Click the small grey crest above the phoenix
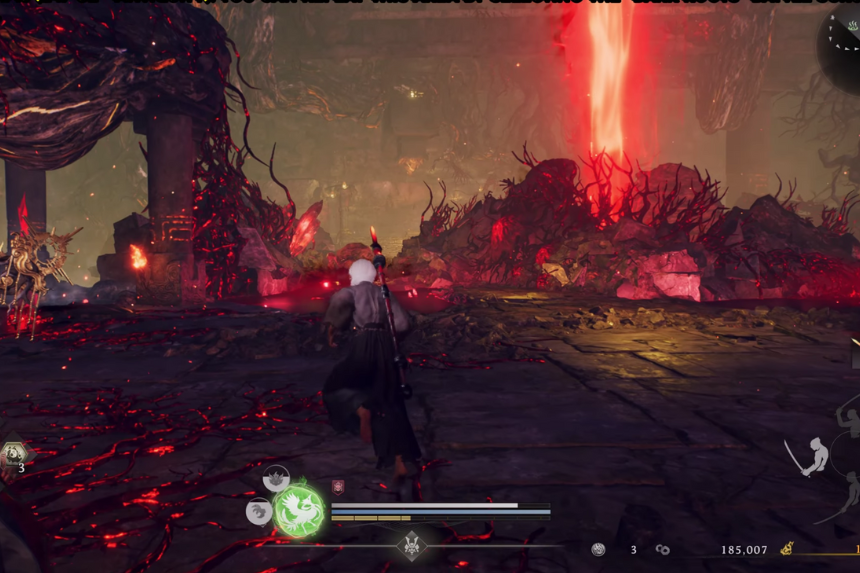This screenshot has height=573, width=860. (277, 478)
